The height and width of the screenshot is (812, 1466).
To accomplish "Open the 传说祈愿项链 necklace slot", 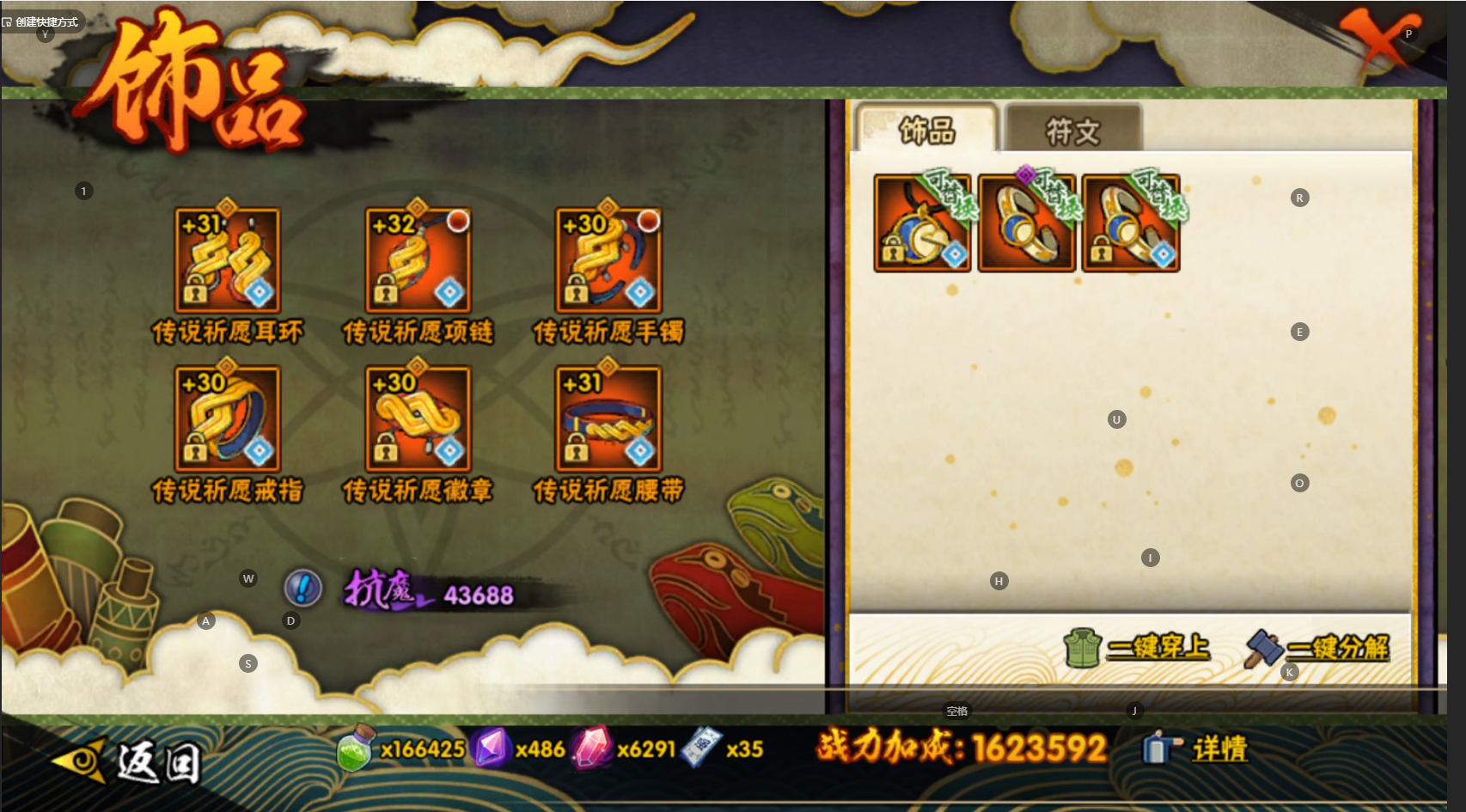I will 418,261.
